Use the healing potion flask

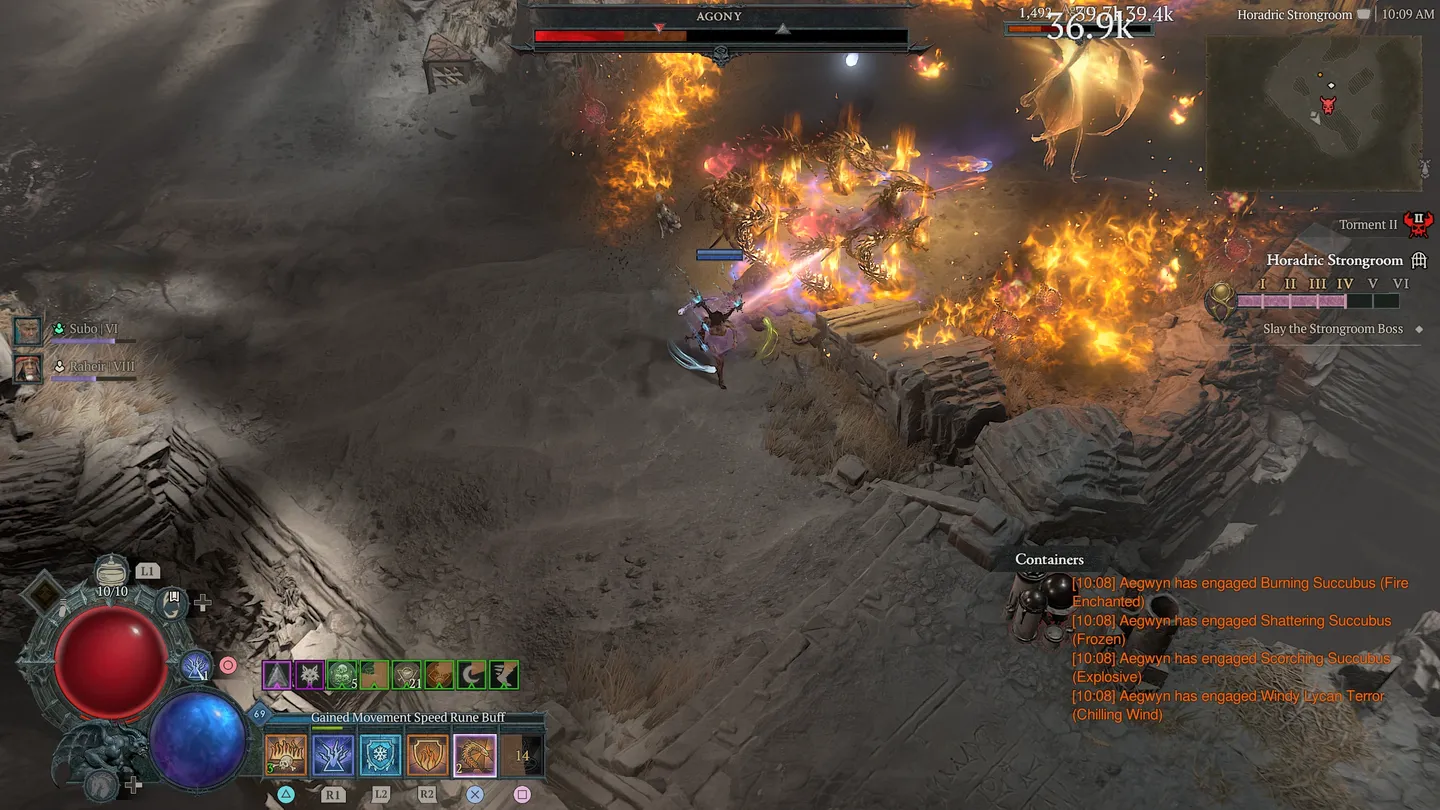pos(112,573)
